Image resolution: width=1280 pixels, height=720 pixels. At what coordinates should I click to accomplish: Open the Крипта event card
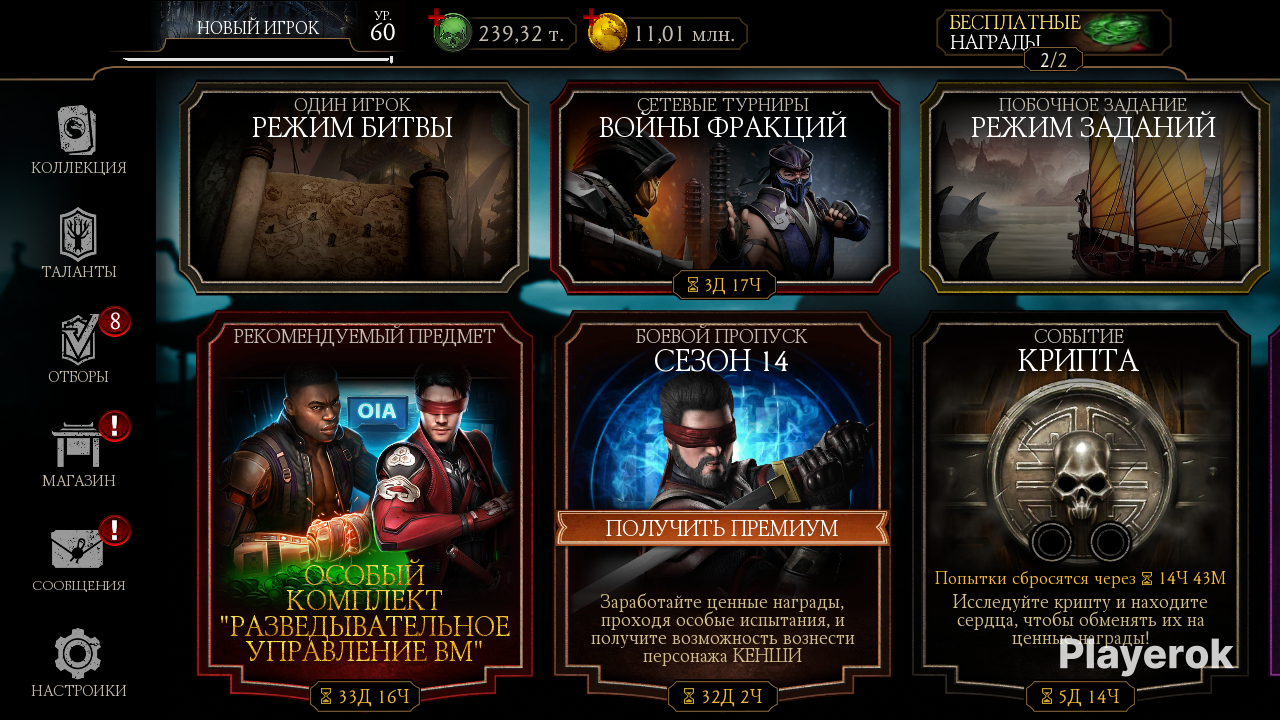tap(1080, 480)
